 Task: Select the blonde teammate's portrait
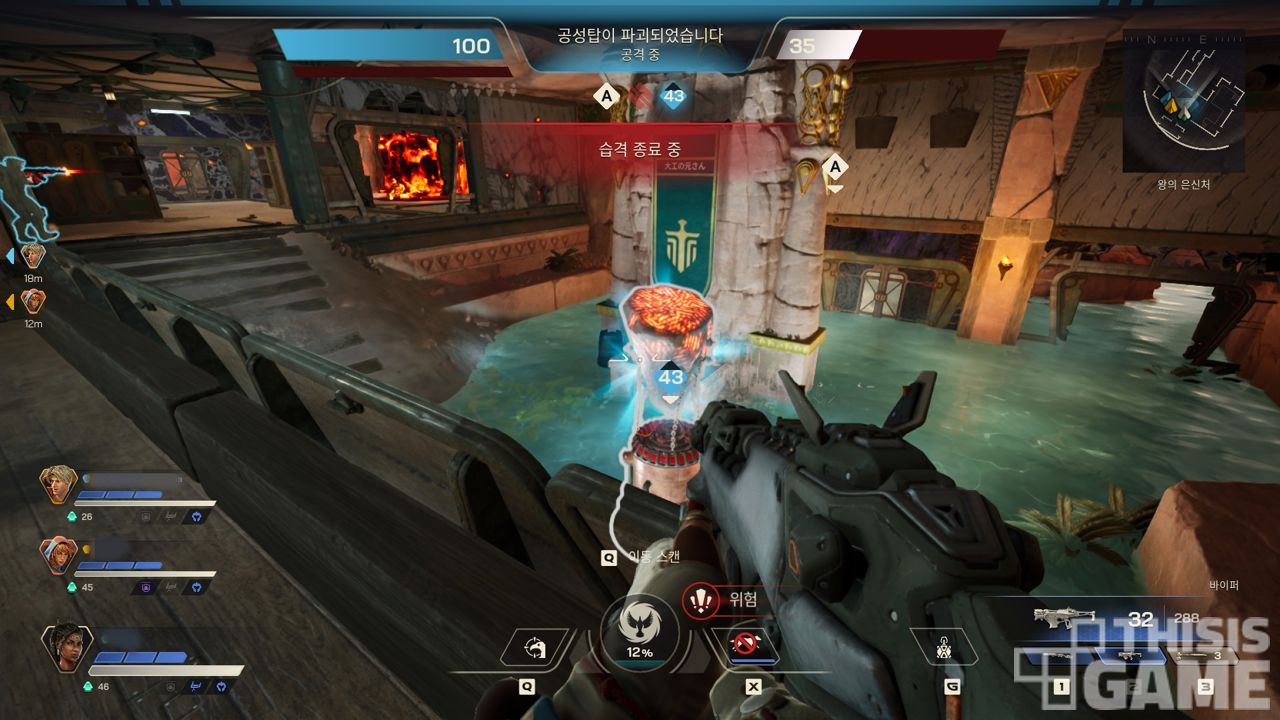(58, 485)
